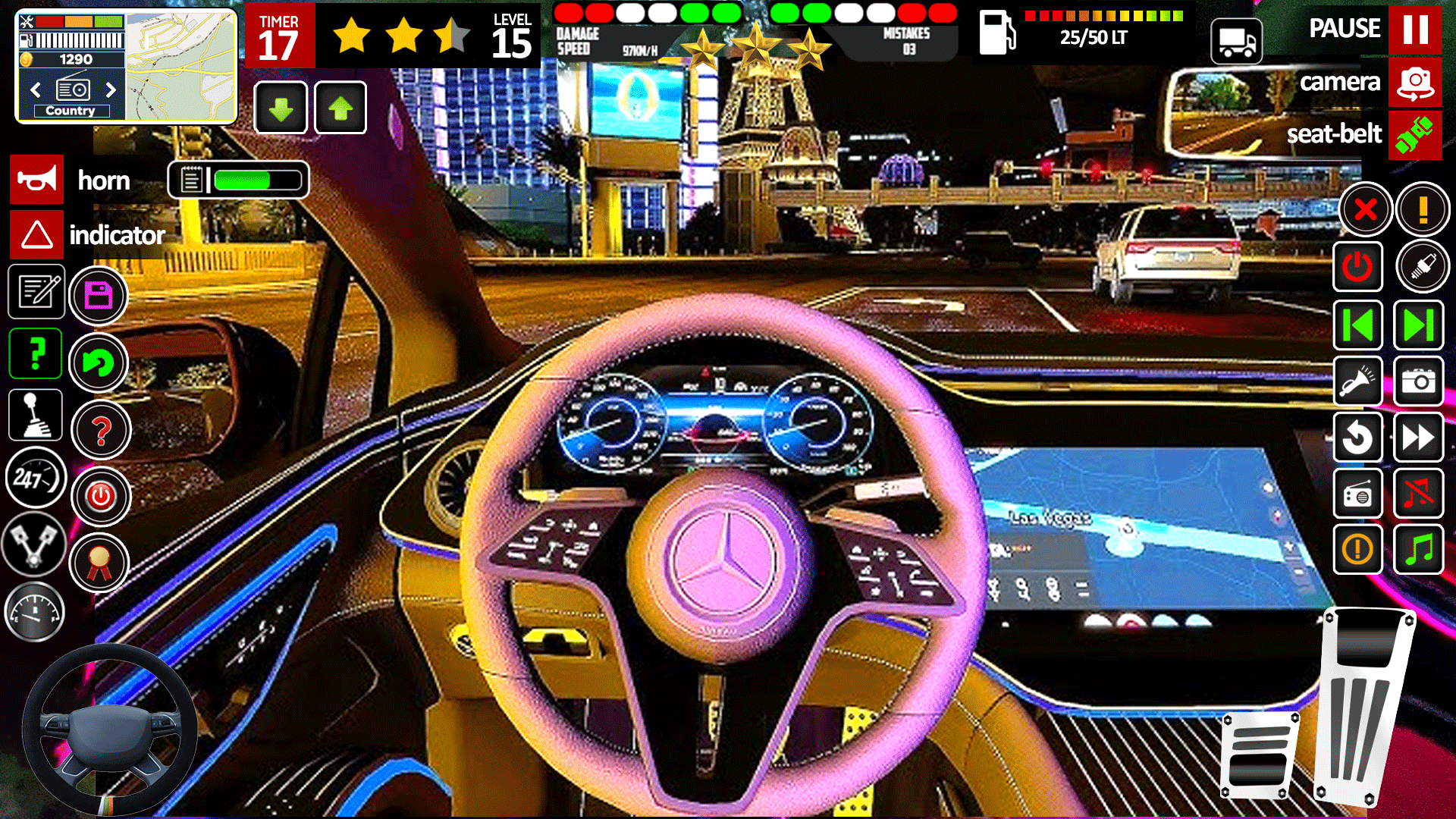The height and width of the screenshot is (819, 1456).
Task: Shift up using the green up arrow
Action: [340, 107]
